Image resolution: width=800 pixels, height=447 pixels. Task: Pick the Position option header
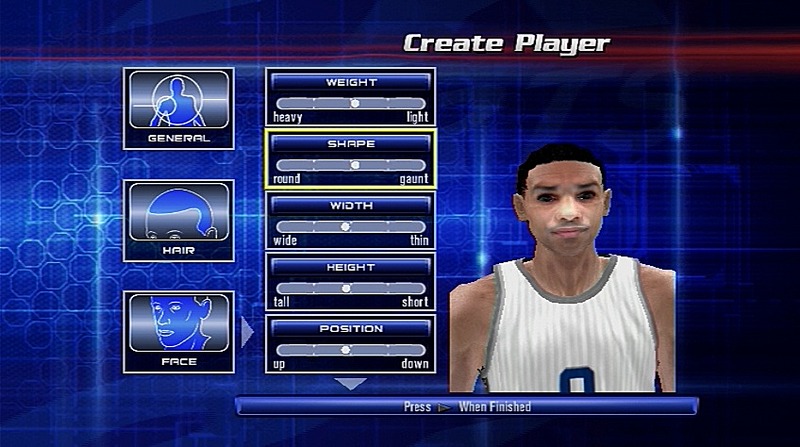point(350,328)
